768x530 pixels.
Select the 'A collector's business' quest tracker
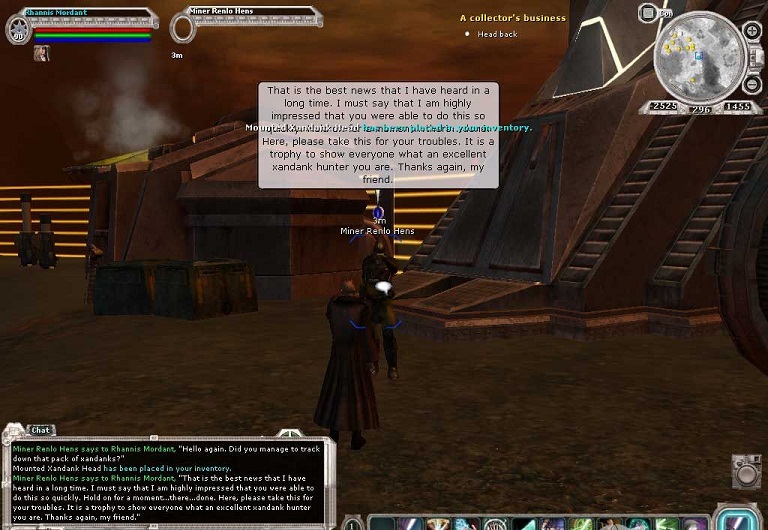(512, 18)
